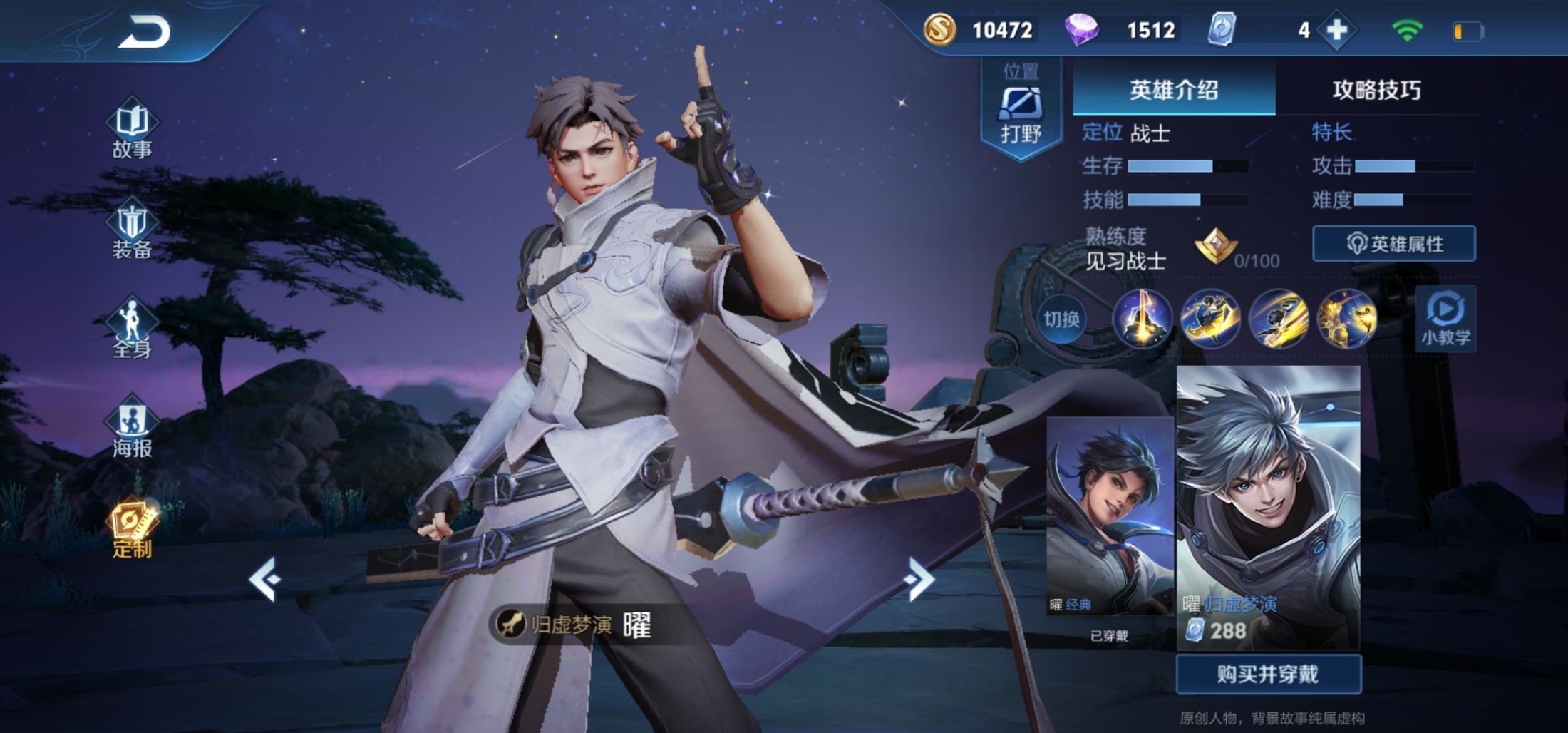
Task: Switch to the 攻略技巧 tab
Action: (1376, 90)
